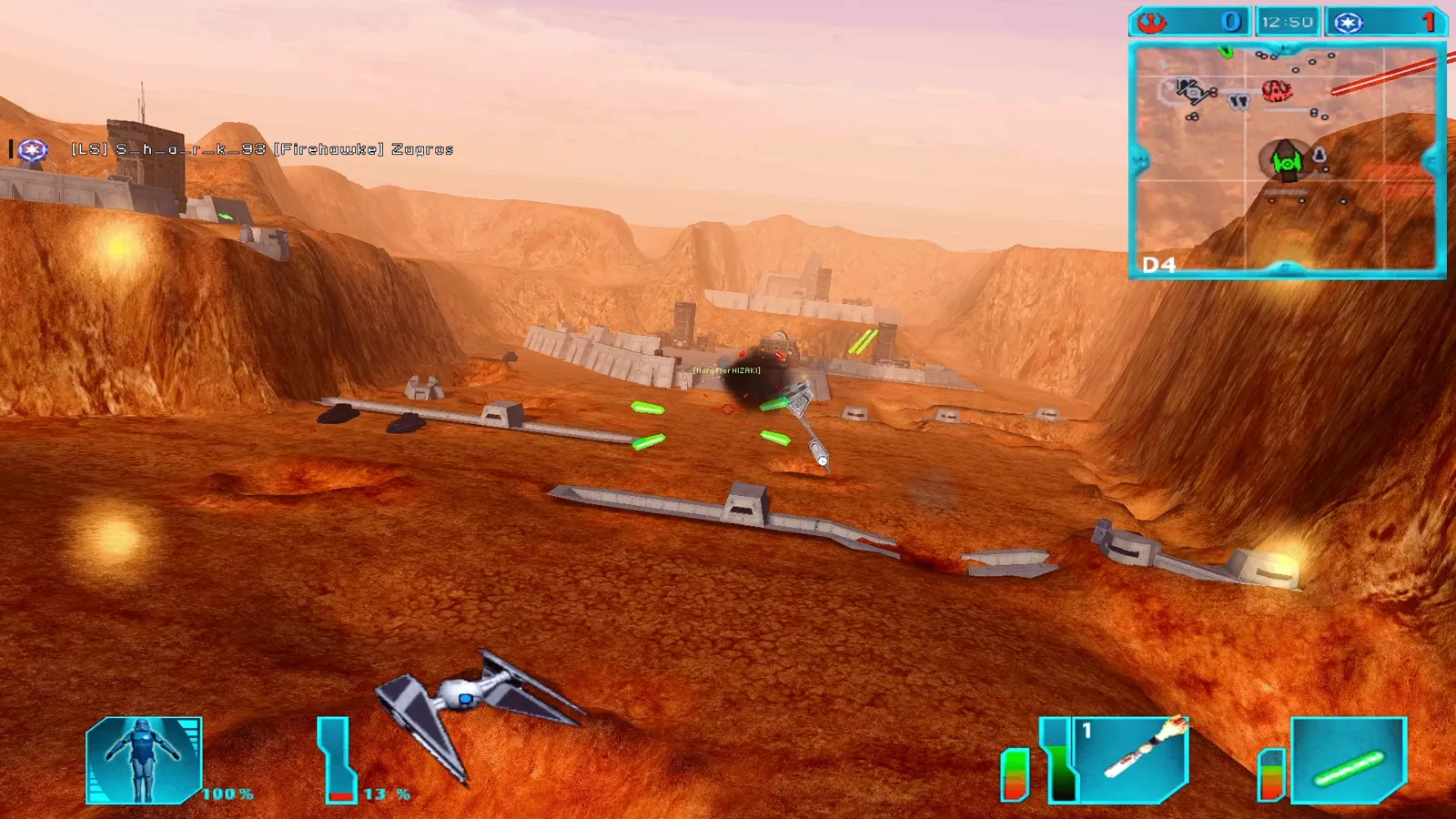1456x819 pixels.
Task: Click the Rebel Alliance team emblem
Action: [1153, 22]
